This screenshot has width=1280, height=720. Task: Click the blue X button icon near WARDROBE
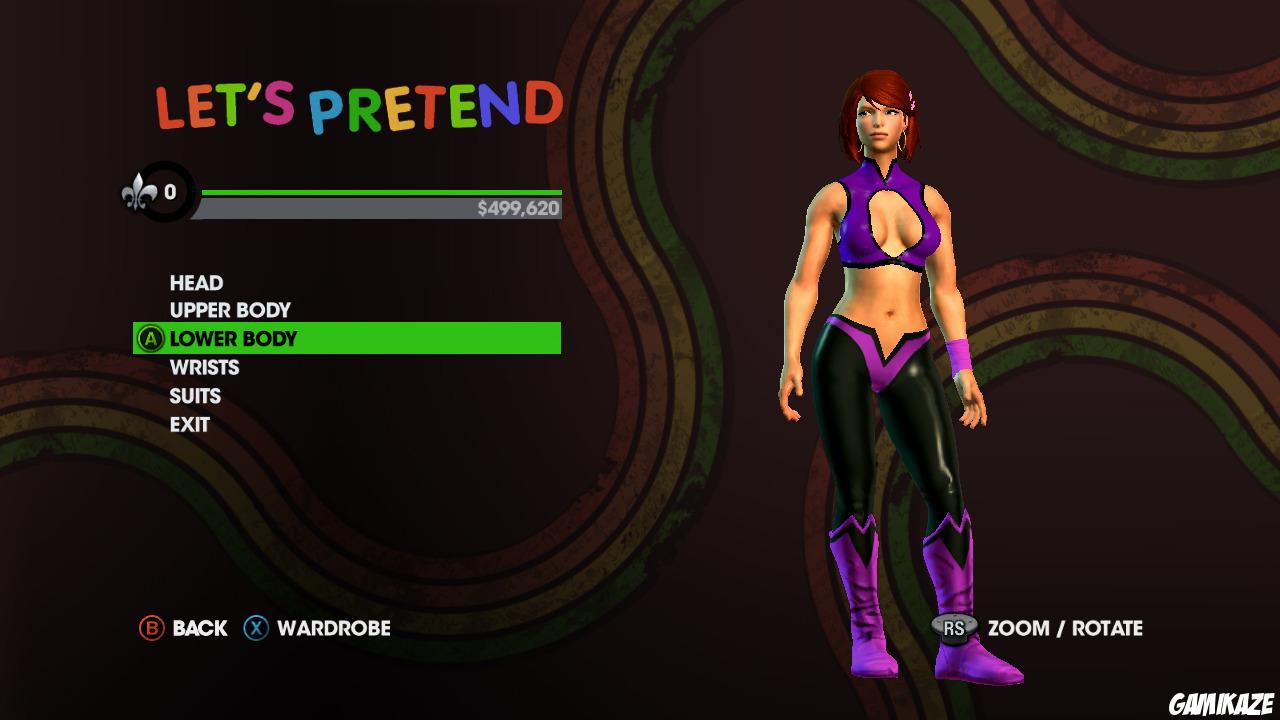tap(252, 629)
